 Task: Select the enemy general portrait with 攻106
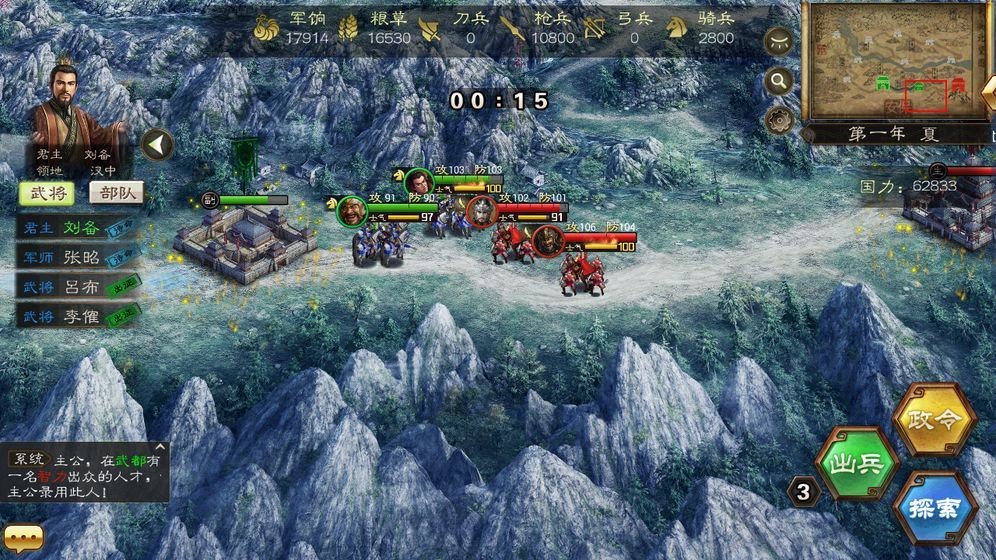tap(546, 241)
